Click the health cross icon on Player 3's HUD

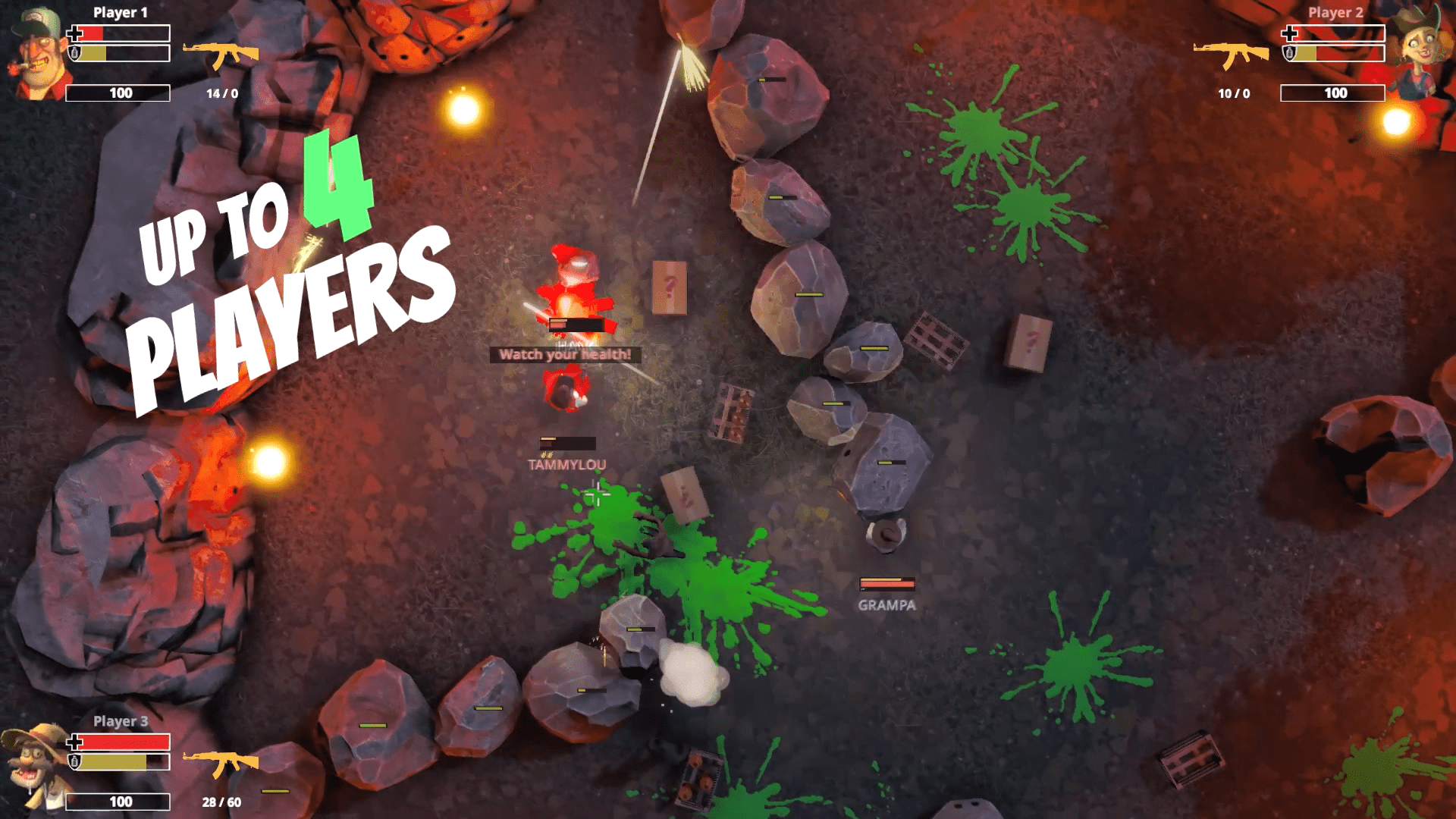(76, 741)
